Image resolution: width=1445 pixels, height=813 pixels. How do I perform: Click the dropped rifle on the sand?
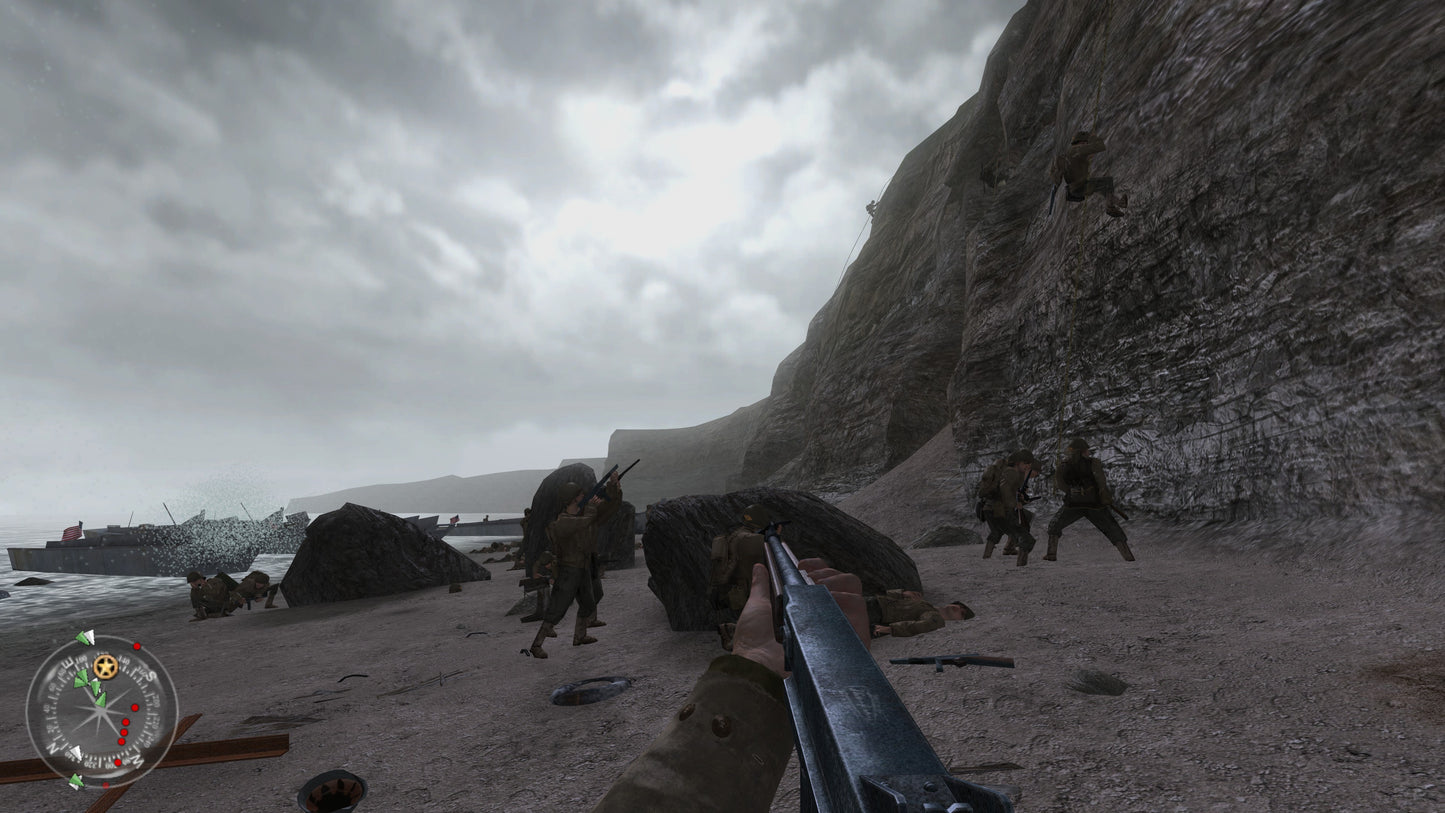[940, 660]
